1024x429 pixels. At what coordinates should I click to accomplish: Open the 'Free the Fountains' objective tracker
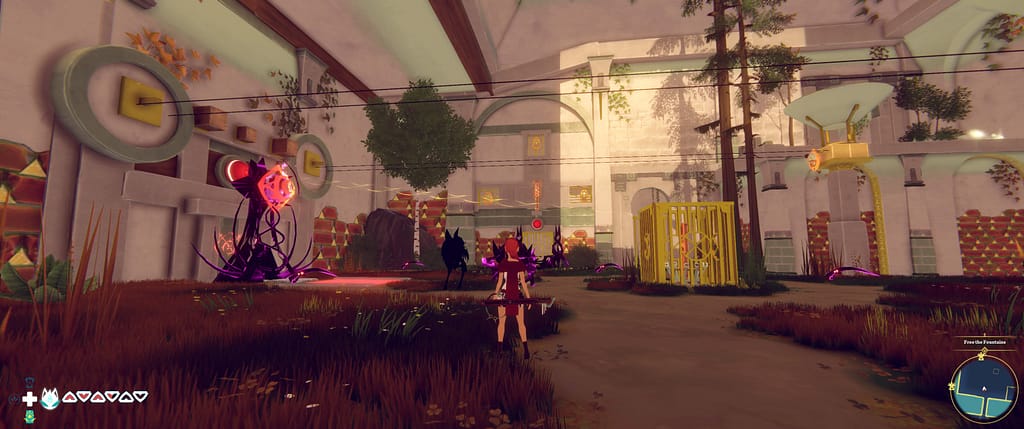[x=984, y=342]
